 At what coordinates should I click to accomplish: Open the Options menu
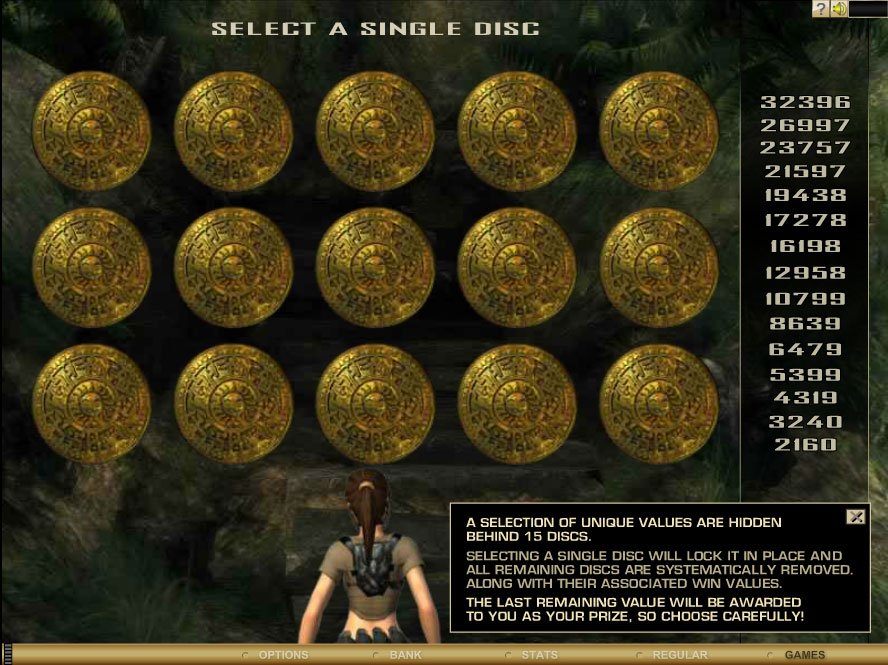point(283,655)
